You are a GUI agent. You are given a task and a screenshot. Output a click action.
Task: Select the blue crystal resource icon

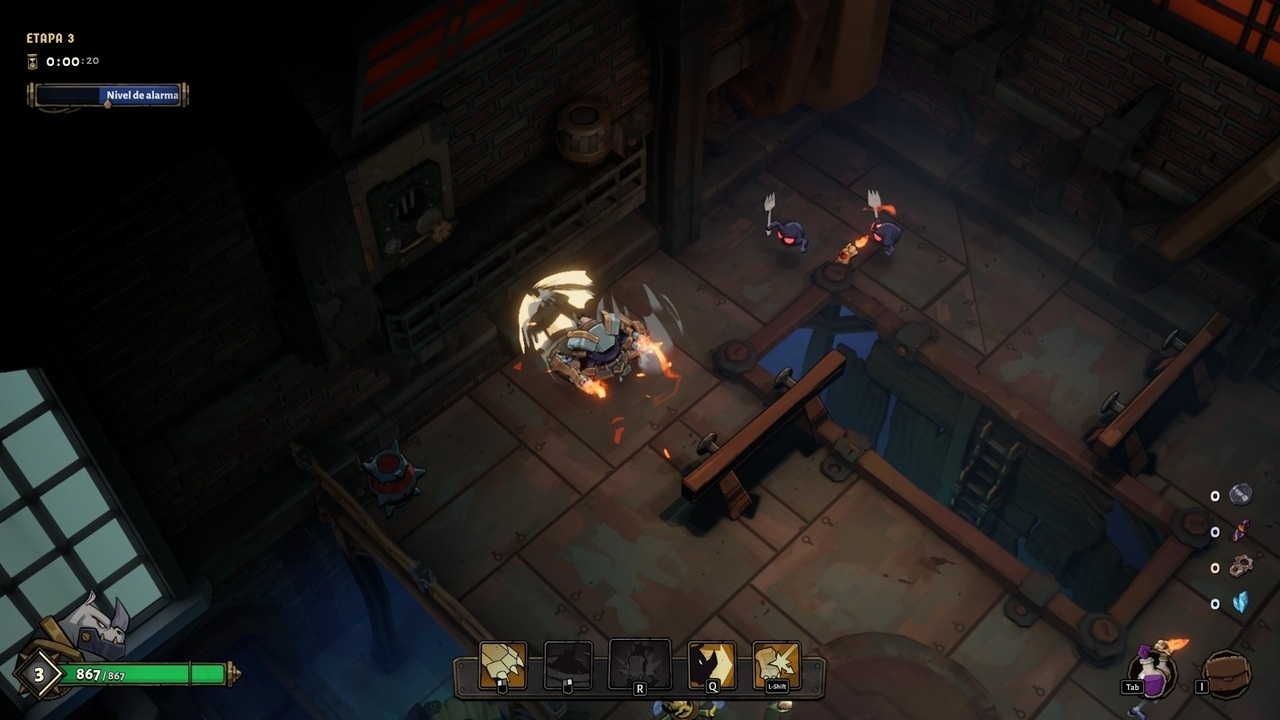pos(1241,603)
